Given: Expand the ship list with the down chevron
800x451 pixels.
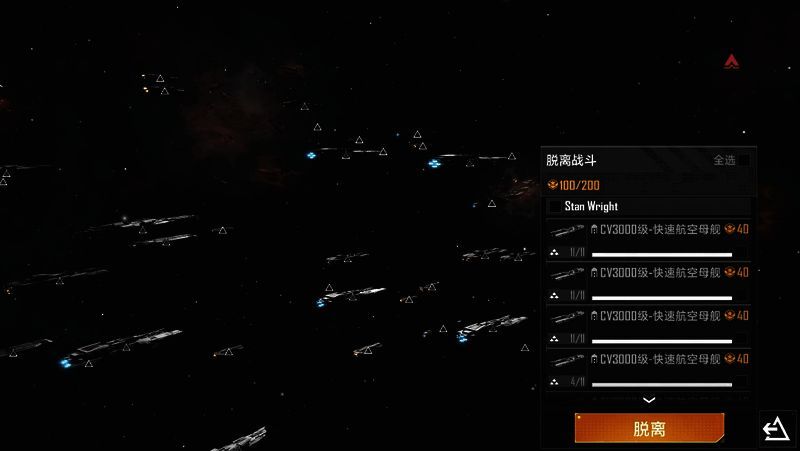Looking at the screenshot, I should [x=649, y=400].
